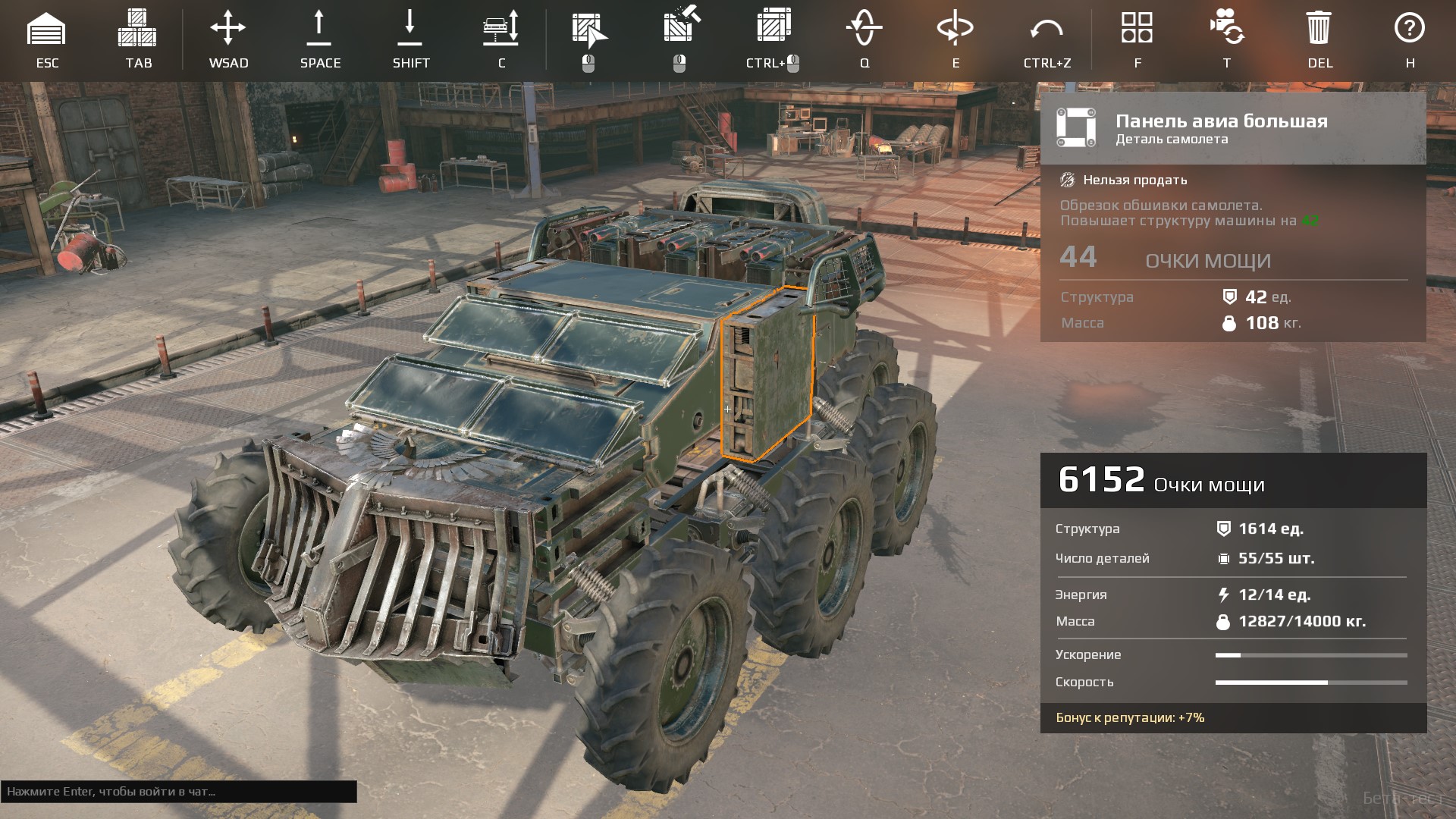Delete the selected part with the trash icon

(1319, 29)
